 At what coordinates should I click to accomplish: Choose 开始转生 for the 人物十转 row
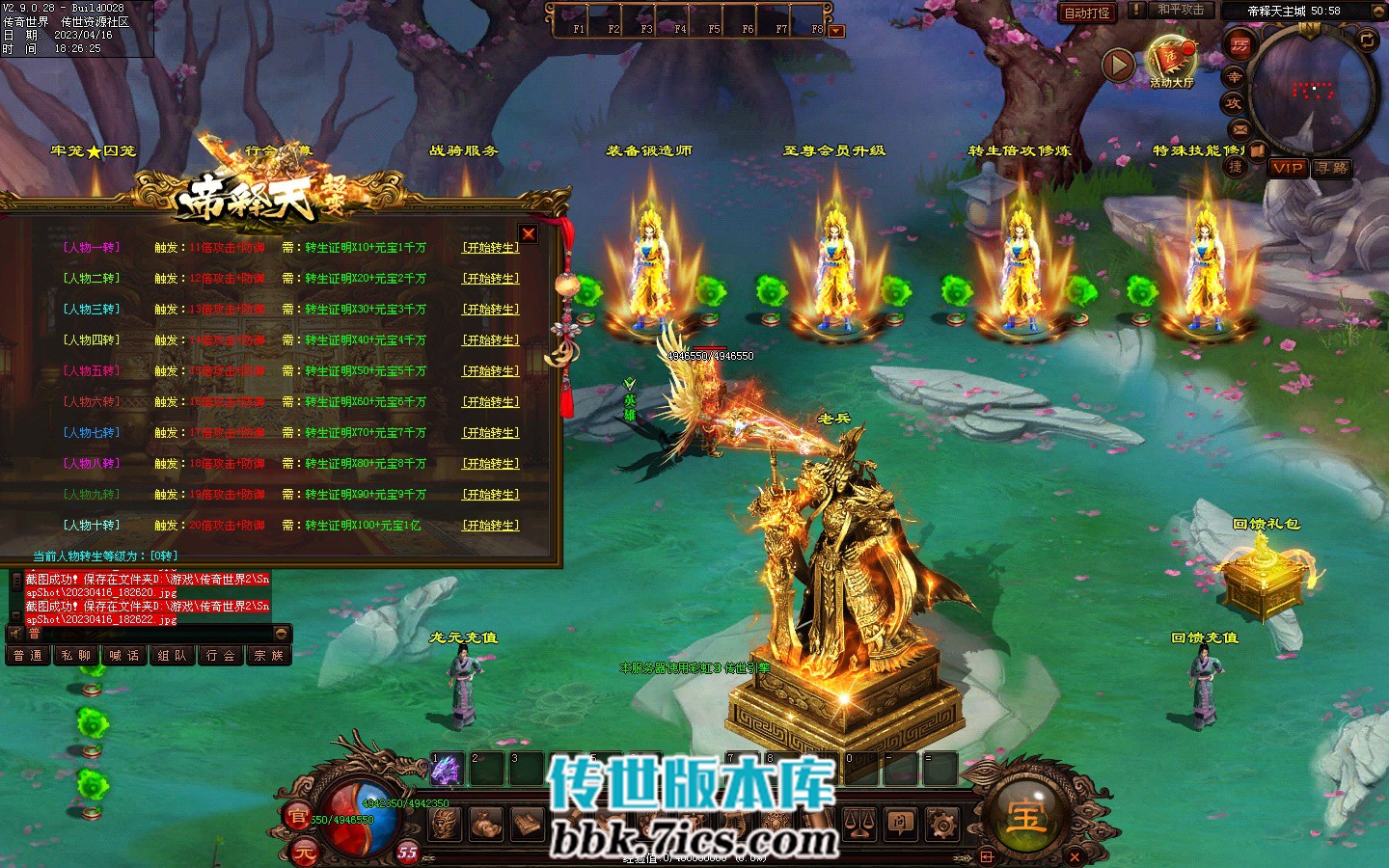click(x=491, y=526)
